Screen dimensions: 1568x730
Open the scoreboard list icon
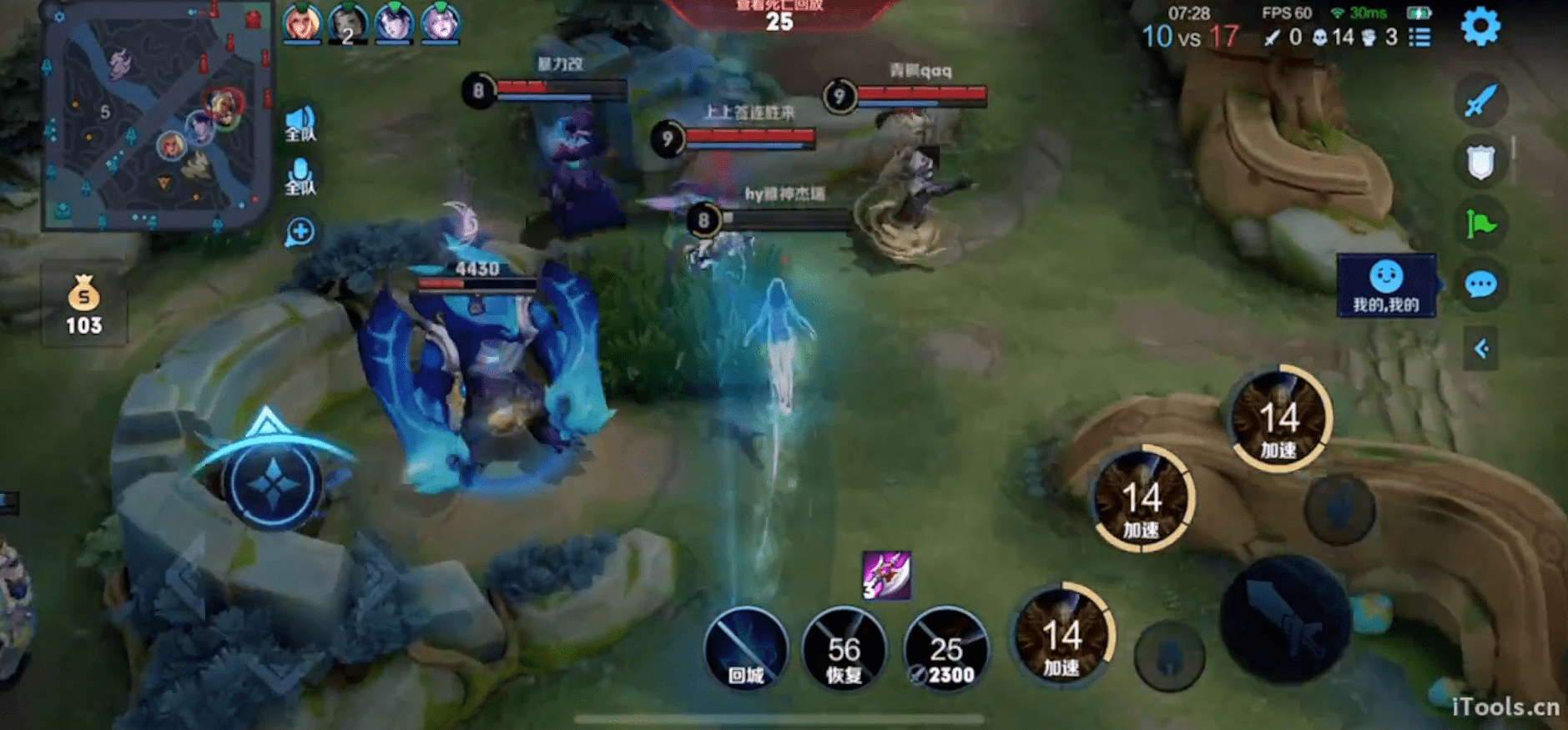pyautogui.click(x=1419, y=38)
